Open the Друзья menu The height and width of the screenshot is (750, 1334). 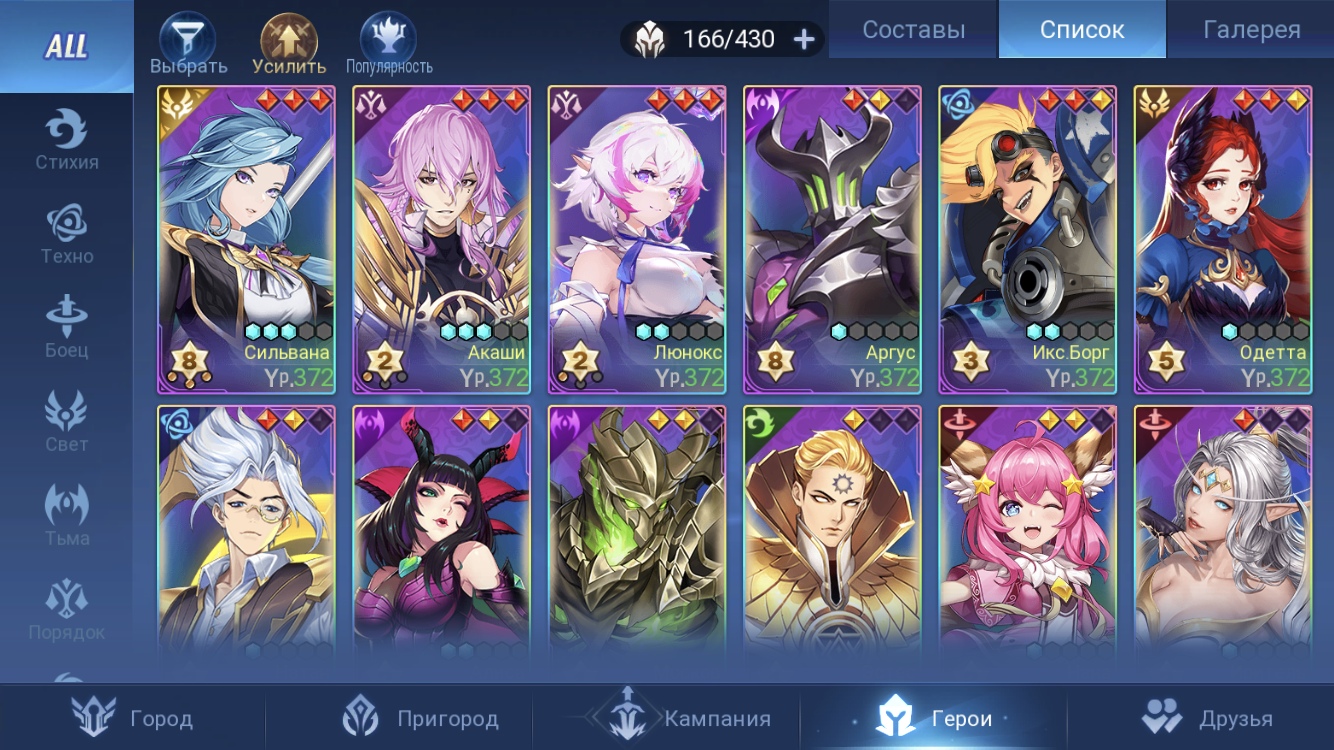click(1208, 718)
